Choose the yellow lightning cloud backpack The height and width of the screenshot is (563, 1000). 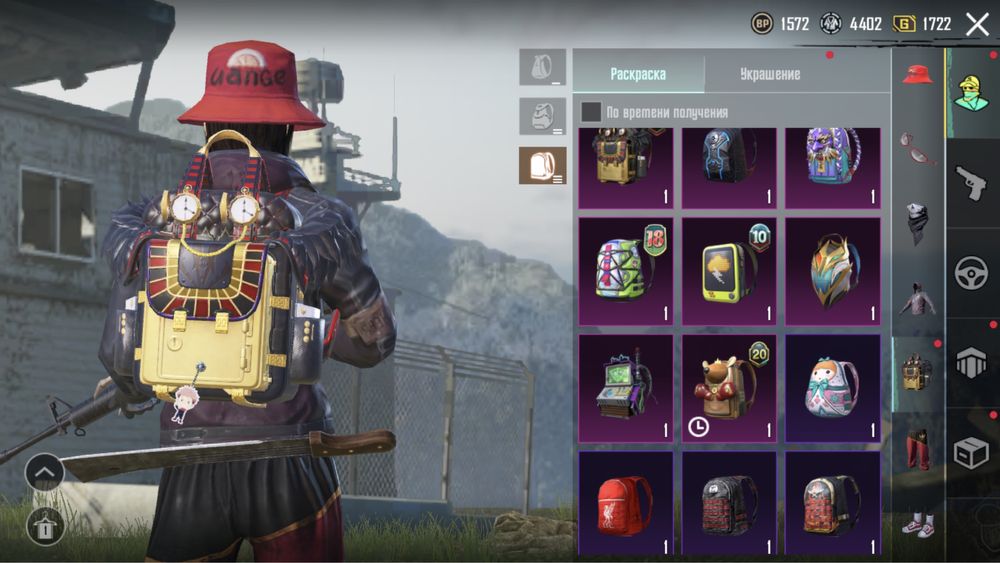pos(729,270)
